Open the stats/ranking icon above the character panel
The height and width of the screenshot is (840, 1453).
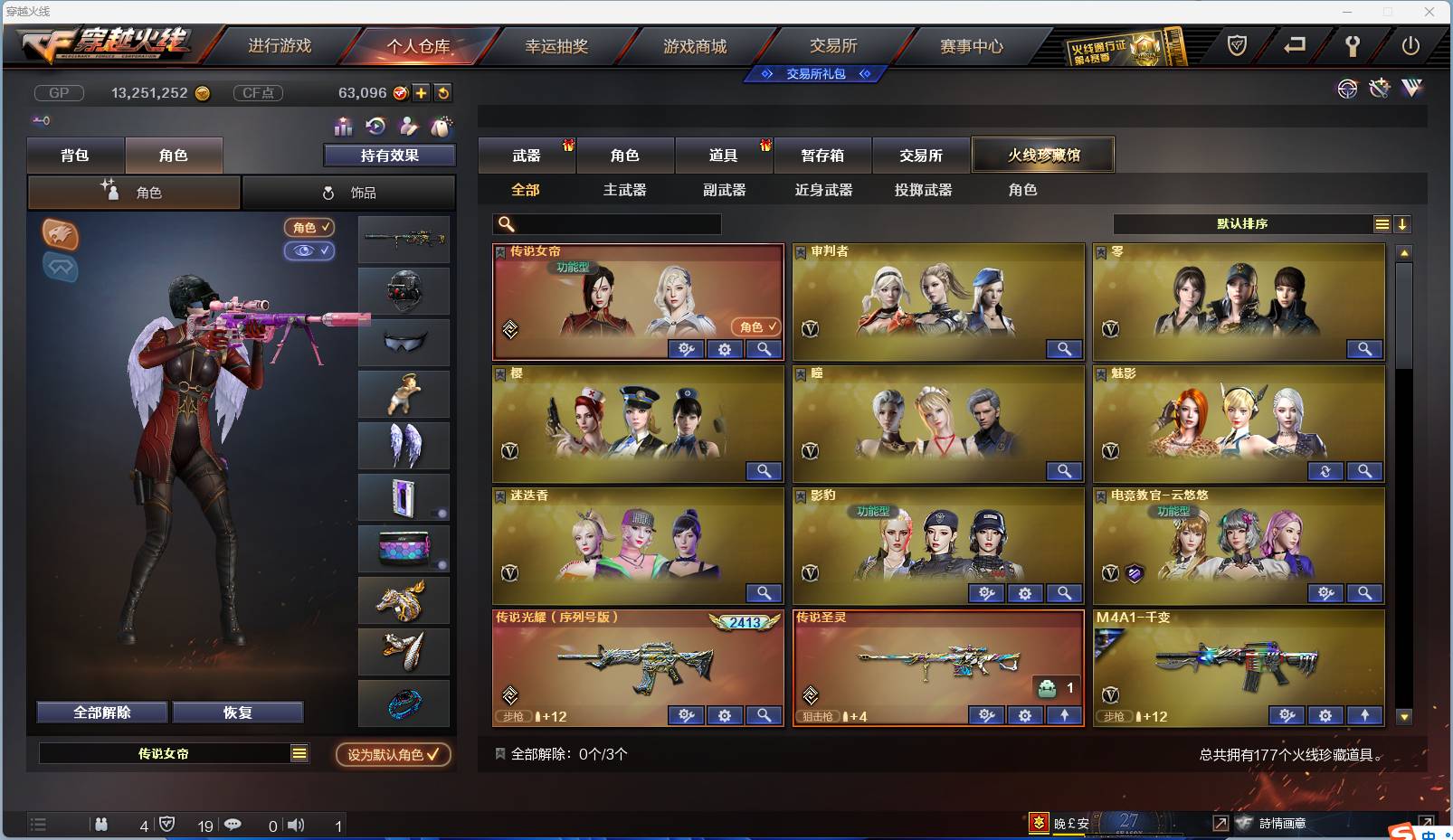[x=342, y=127]
